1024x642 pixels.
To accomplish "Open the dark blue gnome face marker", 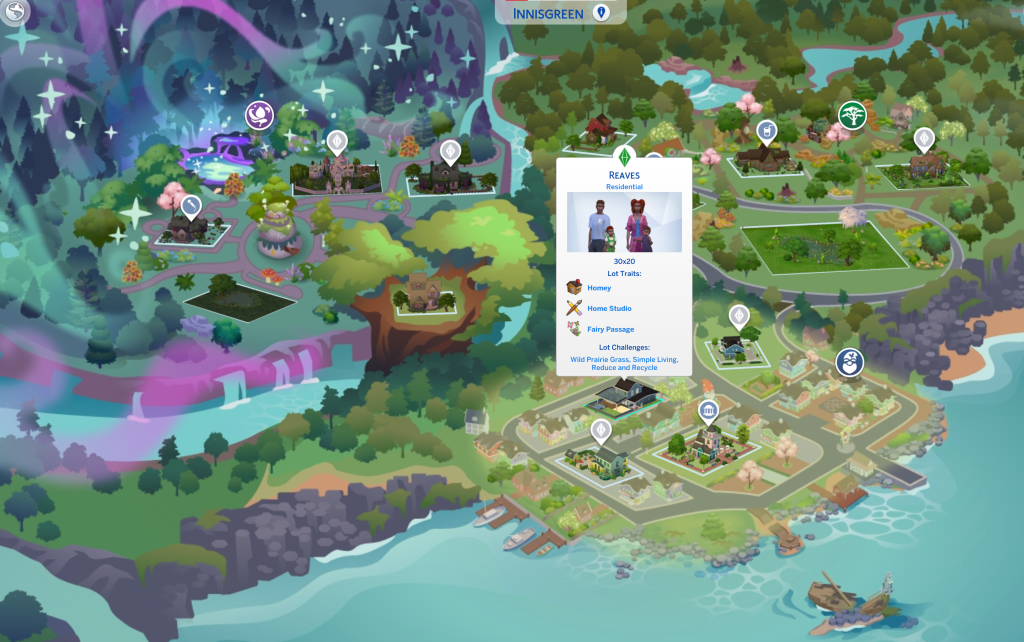I will 850,362.
